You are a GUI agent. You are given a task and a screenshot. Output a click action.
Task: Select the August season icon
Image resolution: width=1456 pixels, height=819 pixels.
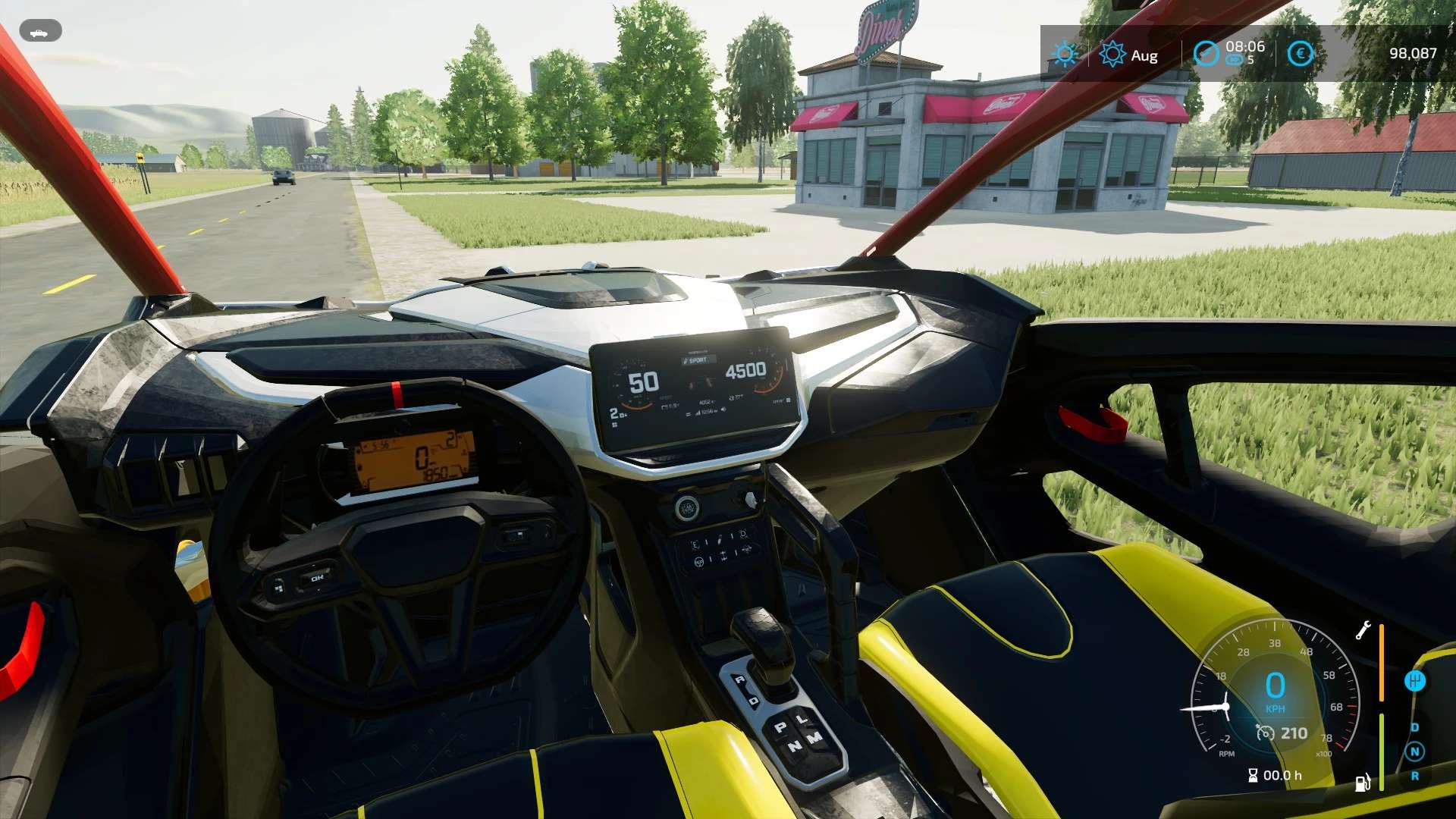1112,55
